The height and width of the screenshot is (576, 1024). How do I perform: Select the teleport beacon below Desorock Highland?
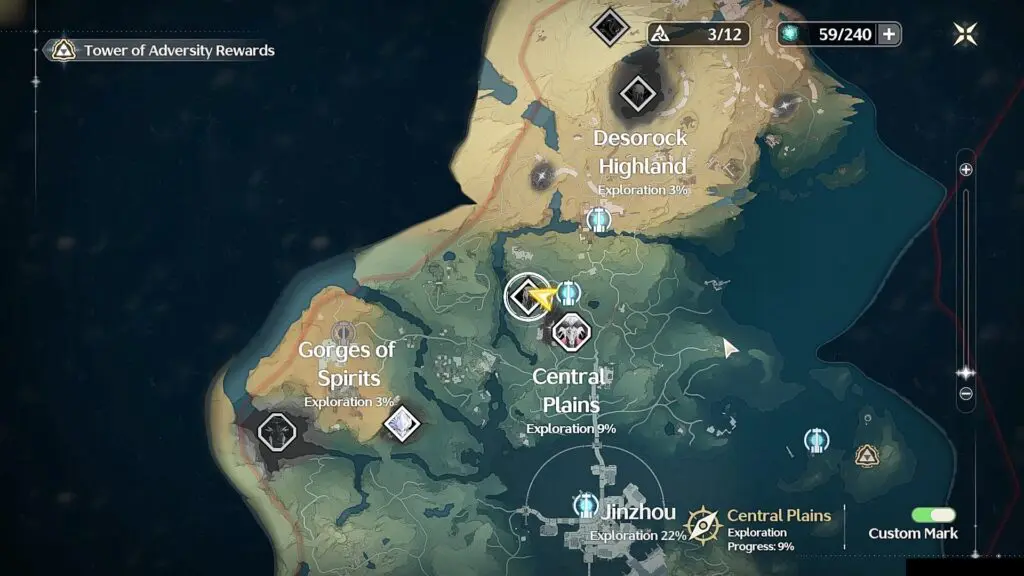click(599, 219)
